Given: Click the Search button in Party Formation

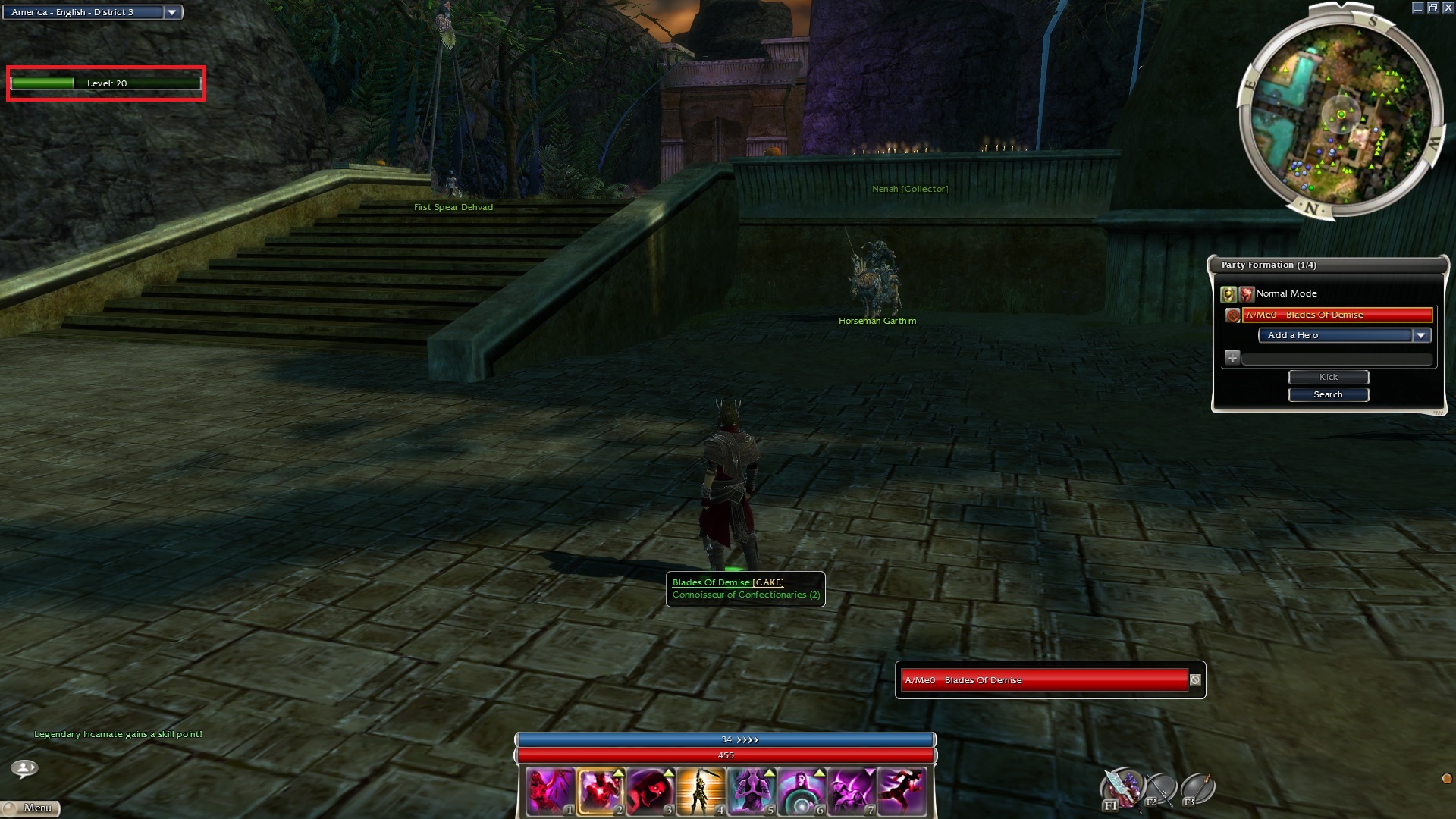Looking at the screenshot, I should click(x=1328, y=394).
